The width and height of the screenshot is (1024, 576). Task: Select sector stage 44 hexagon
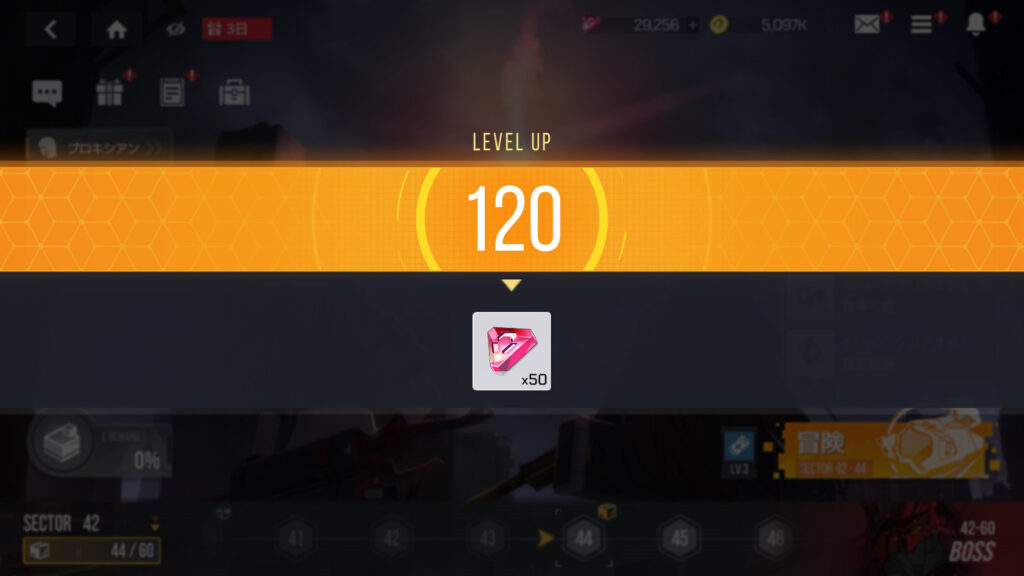pos(583,539)
